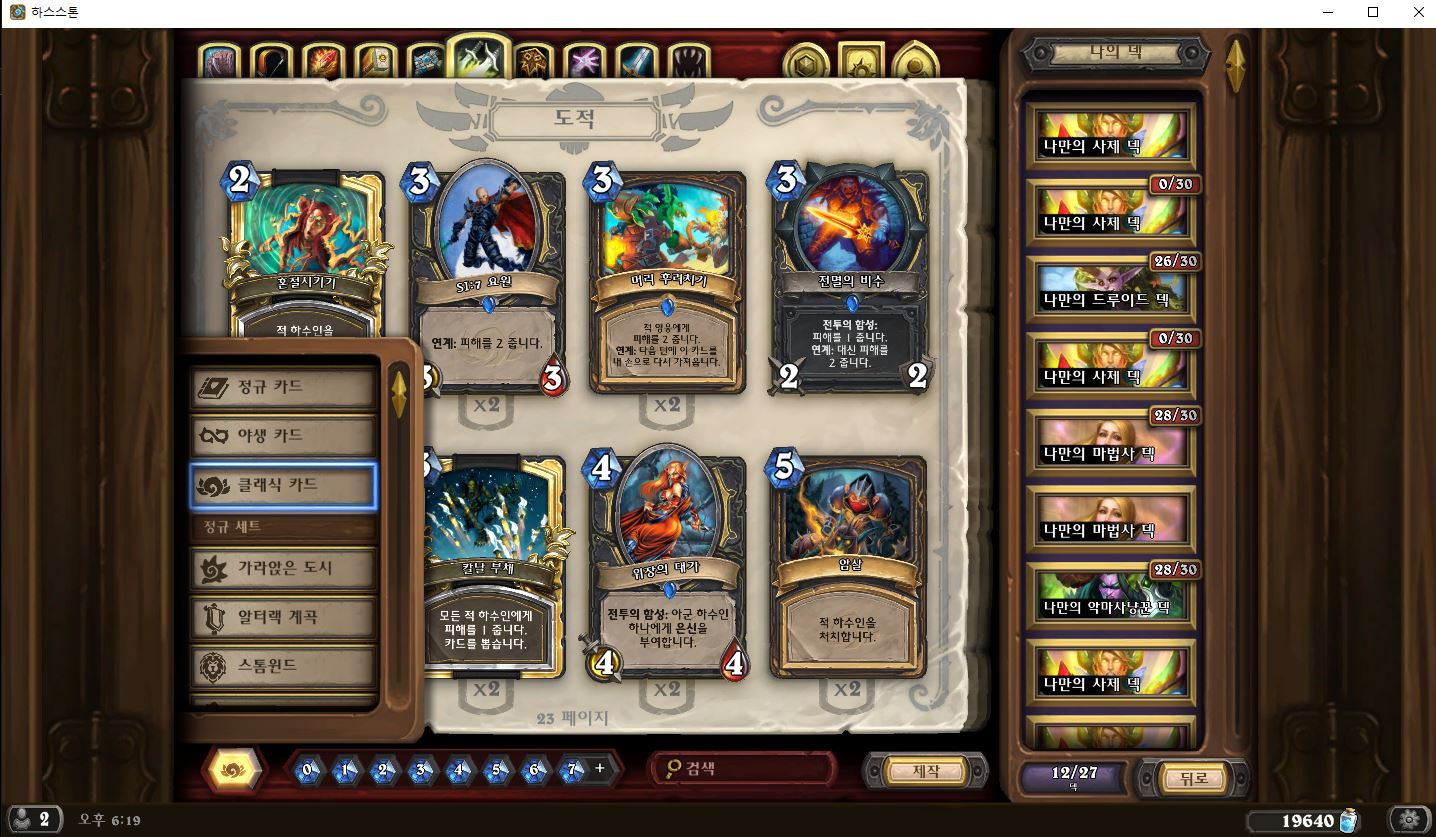Select the SI:7 요원 card
This screenshot has width=1436, height=837.
point(486,280)
